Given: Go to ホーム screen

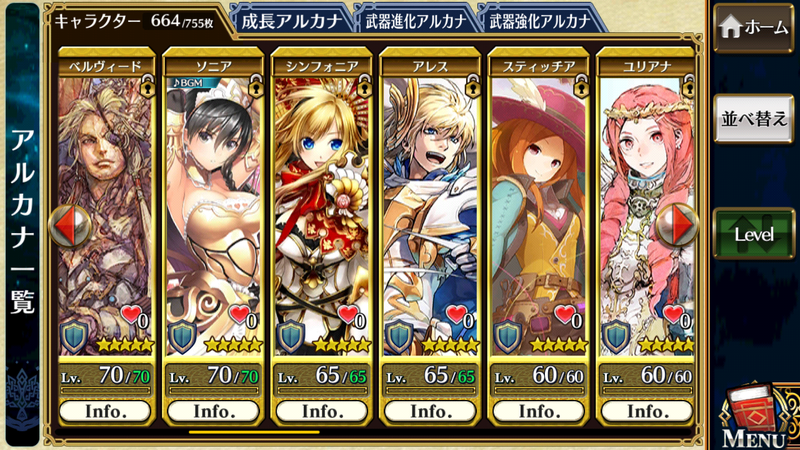Looking at the screenshot, I should coord(755,29).
